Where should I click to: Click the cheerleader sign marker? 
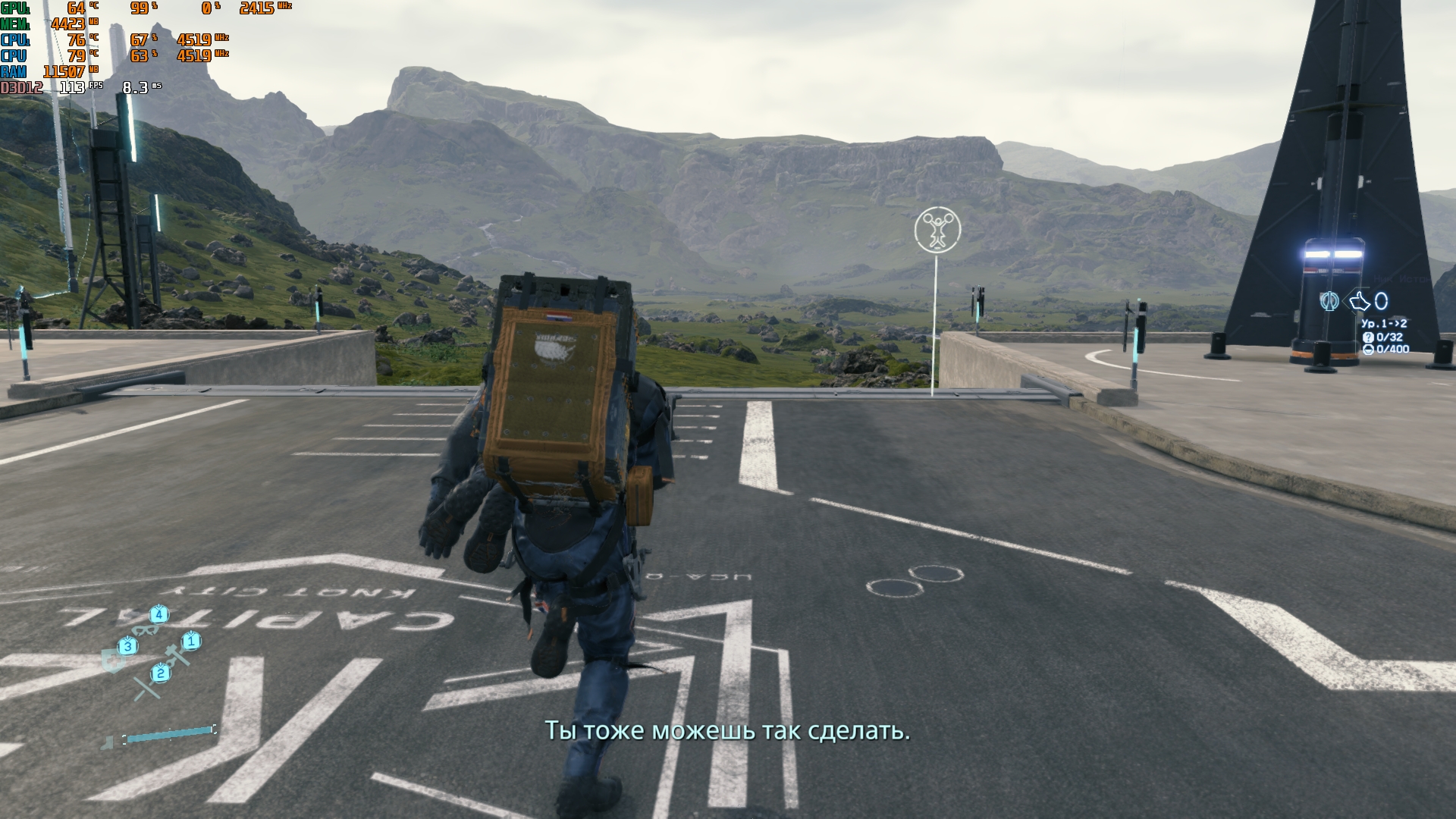click(x=937, y=230)
